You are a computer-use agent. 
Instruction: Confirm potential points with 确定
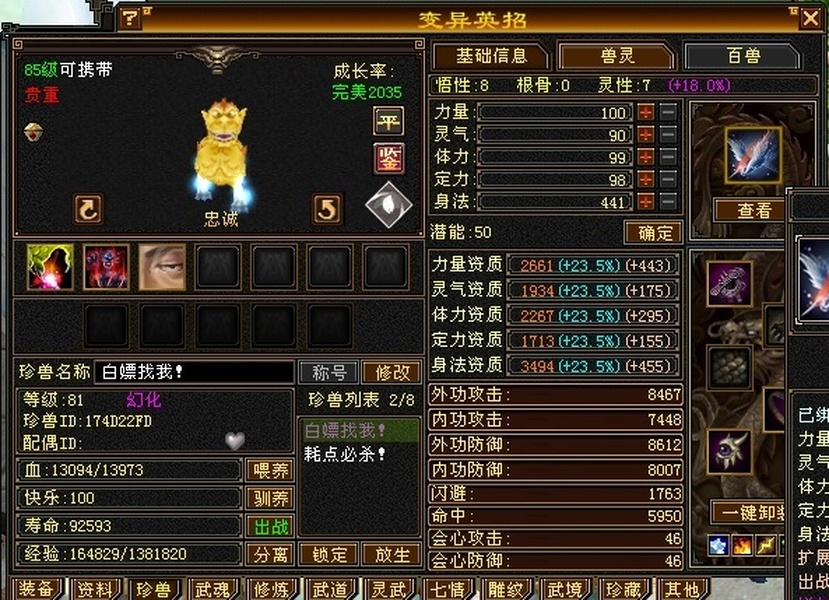653,233
